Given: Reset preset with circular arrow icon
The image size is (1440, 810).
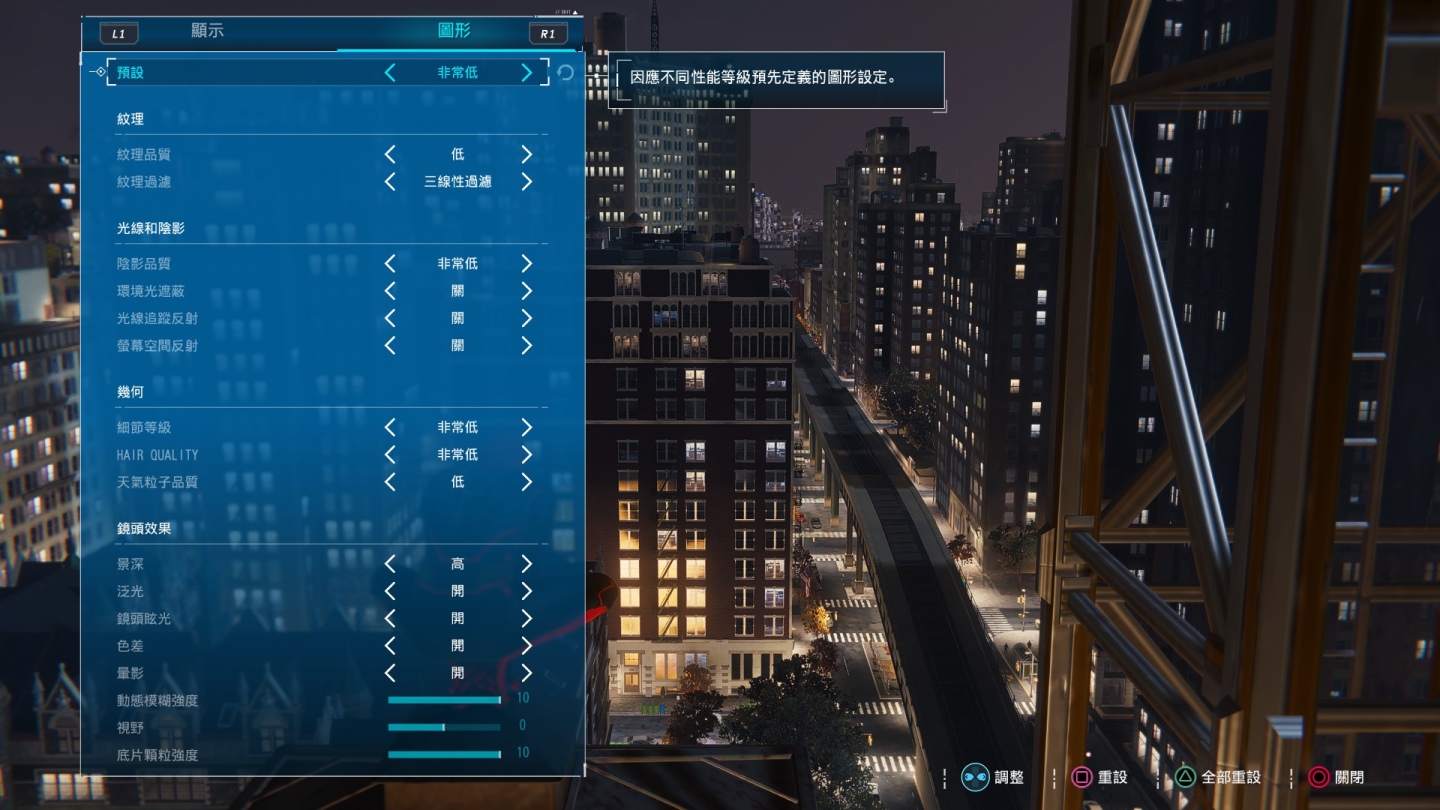Looking at the screenshot, I should click(x=566, y=73).
